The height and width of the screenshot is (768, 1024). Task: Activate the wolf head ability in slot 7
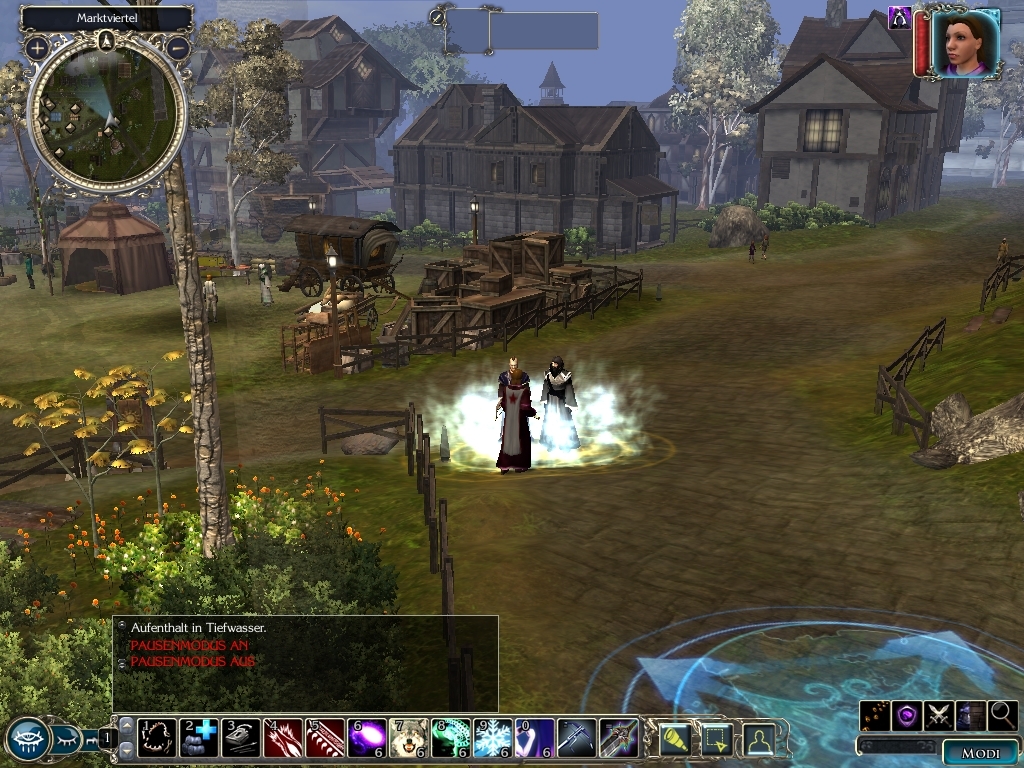coord(408,738)
